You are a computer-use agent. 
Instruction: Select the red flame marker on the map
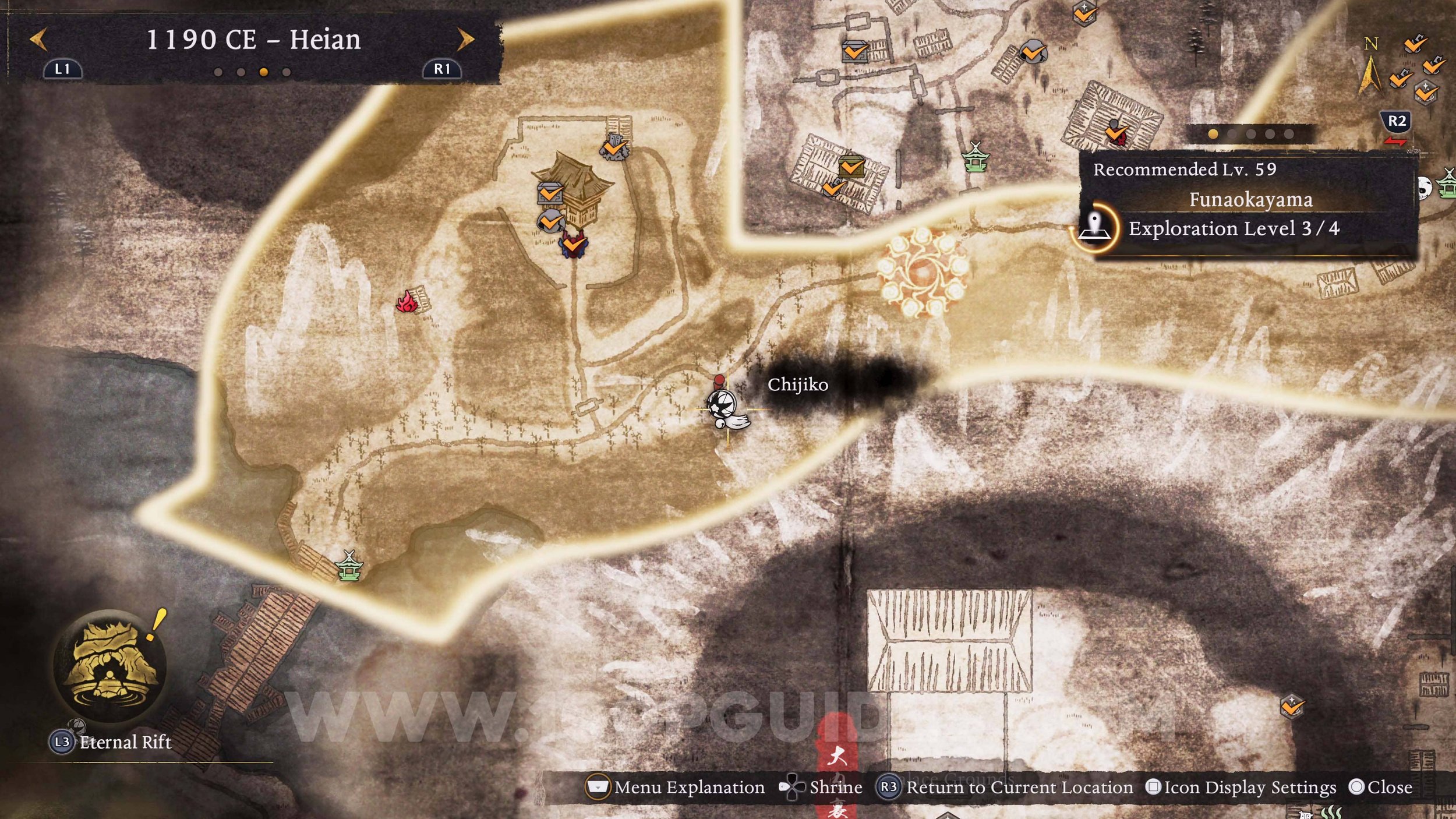click(407, 302)
